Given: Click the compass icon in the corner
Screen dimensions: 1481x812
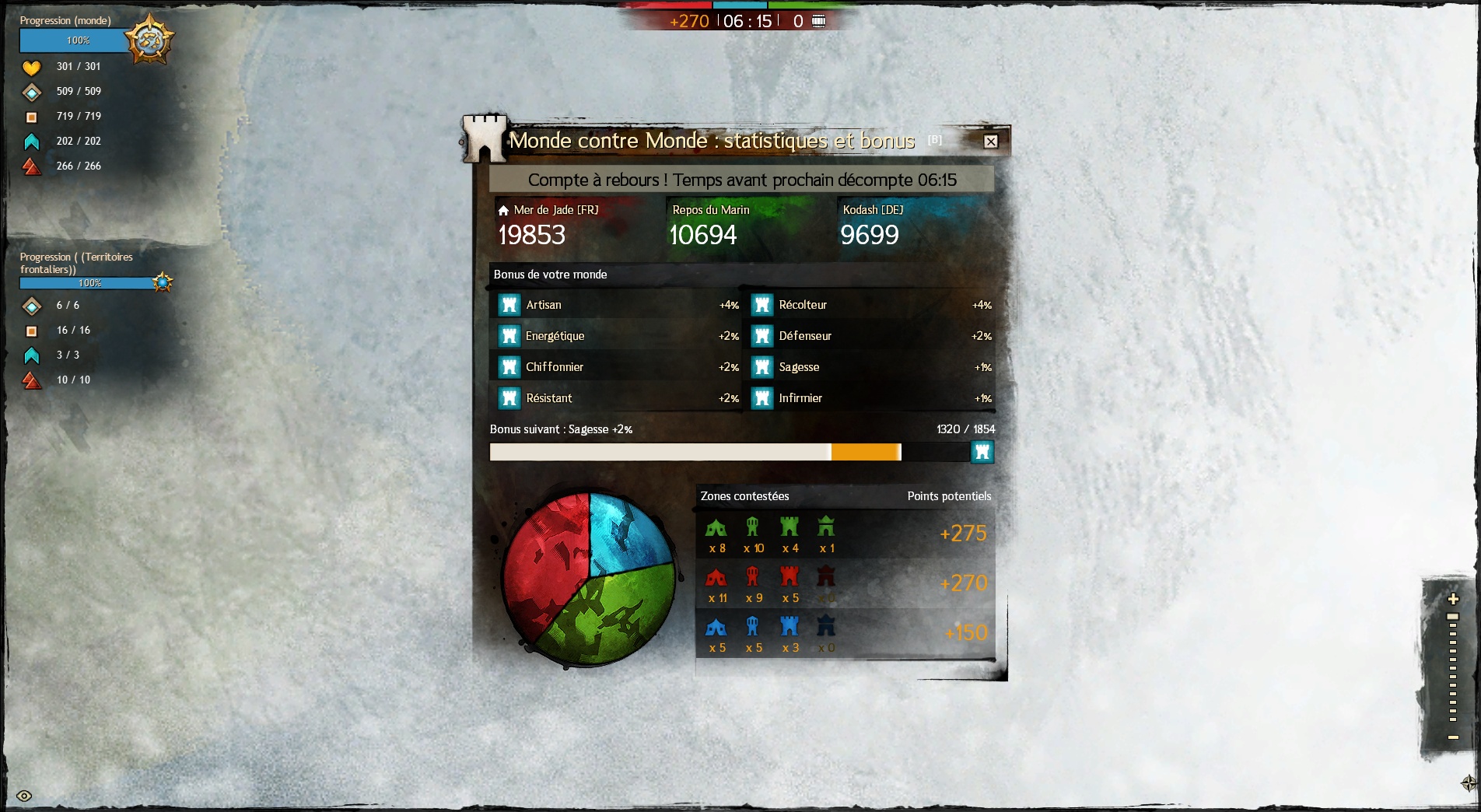Looking at the screenshot, I should point(1468,782).
